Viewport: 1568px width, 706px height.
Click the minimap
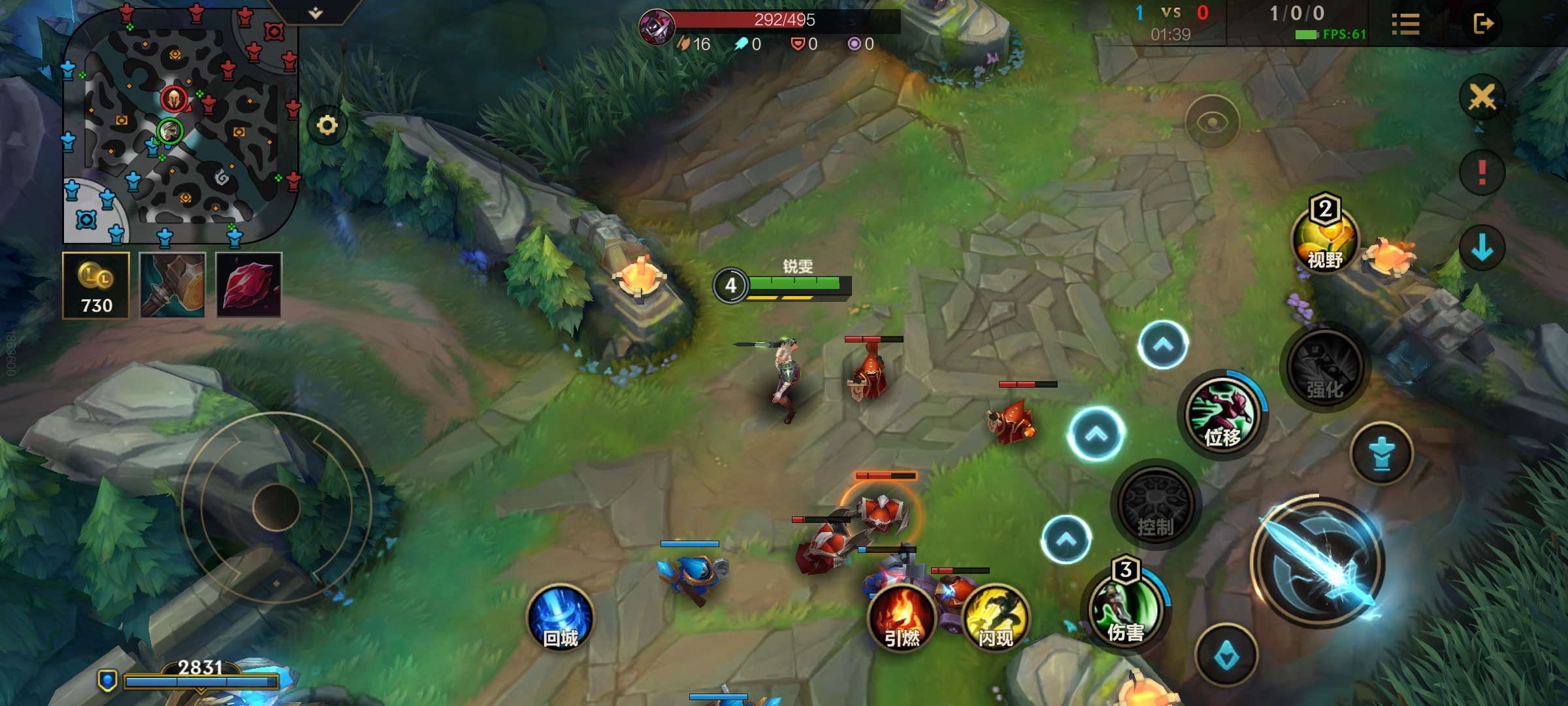pos(180,124)
